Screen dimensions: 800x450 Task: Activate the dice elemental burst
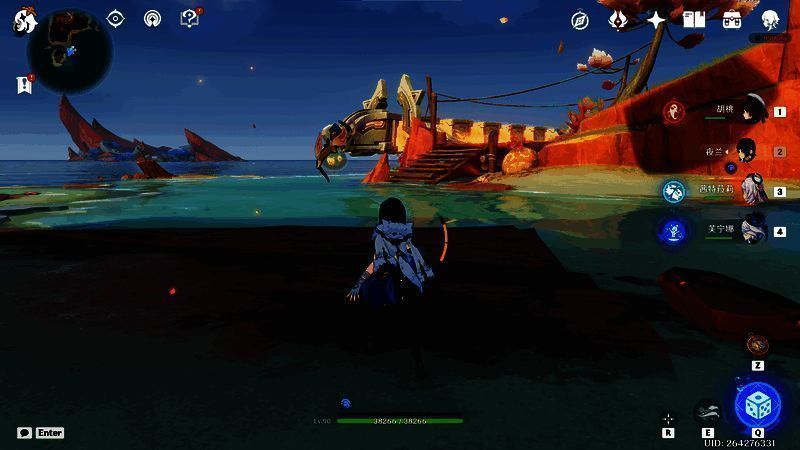(759, 405)
